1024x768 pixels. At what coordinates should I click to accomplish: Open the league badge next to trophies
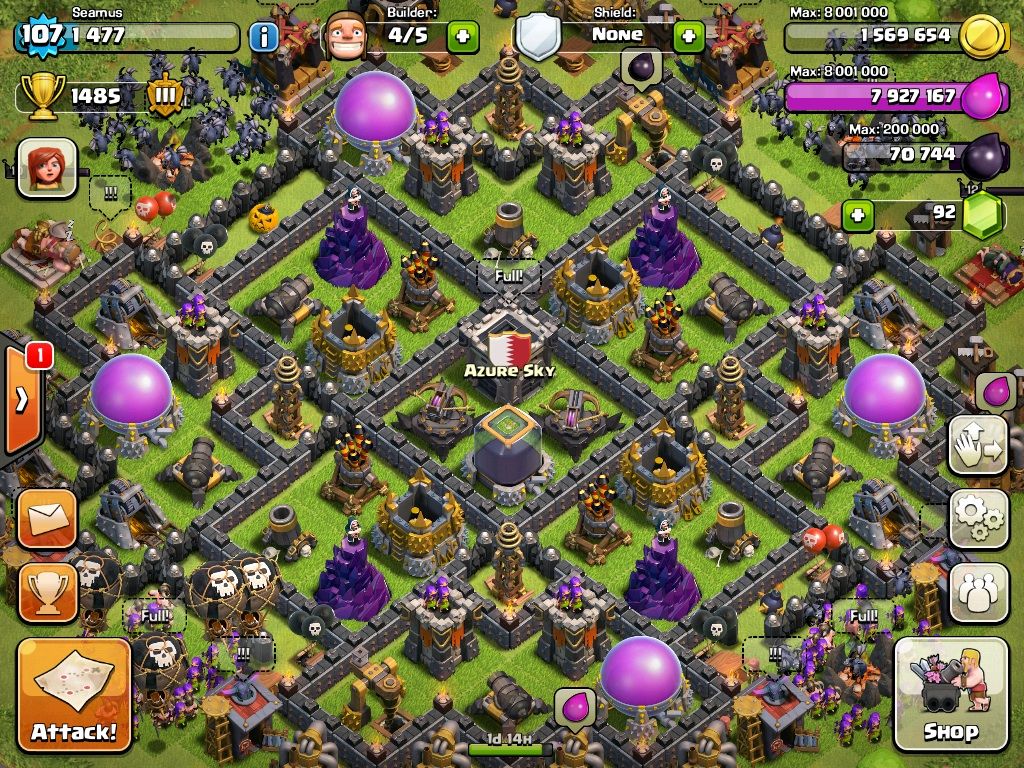point(164,96)
